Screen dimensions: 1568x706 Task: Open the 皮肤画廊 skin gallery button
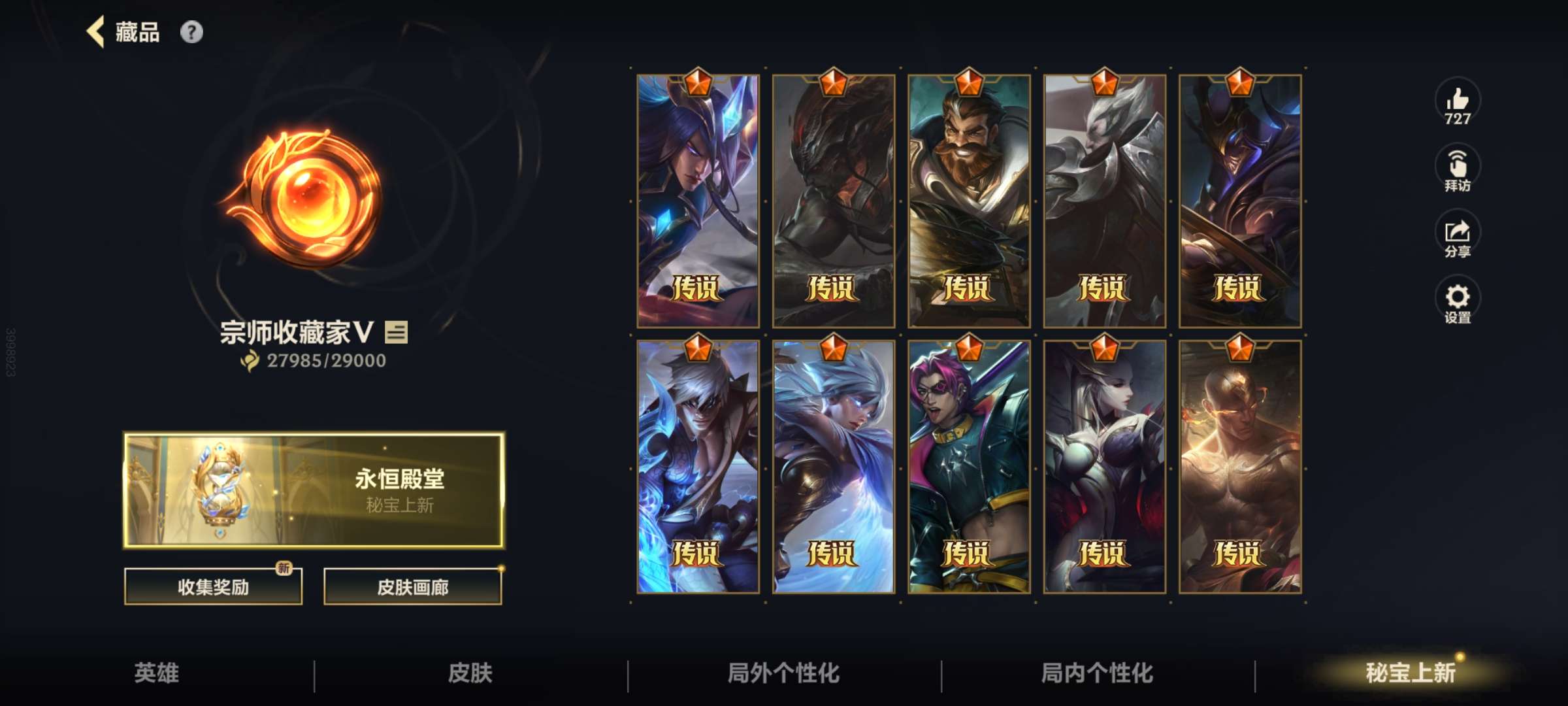click(413, 586)
